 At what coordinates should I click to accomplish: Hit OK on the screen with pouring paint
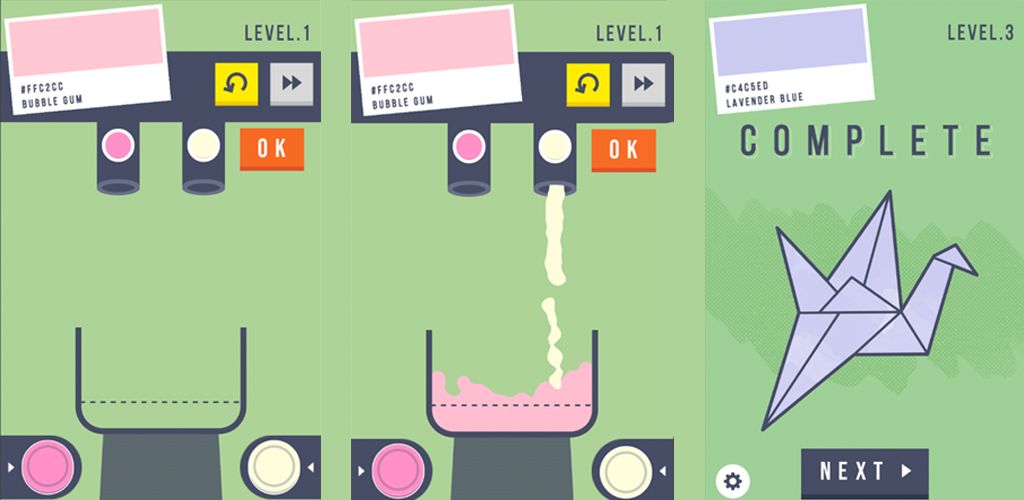(x=623, y=150)
